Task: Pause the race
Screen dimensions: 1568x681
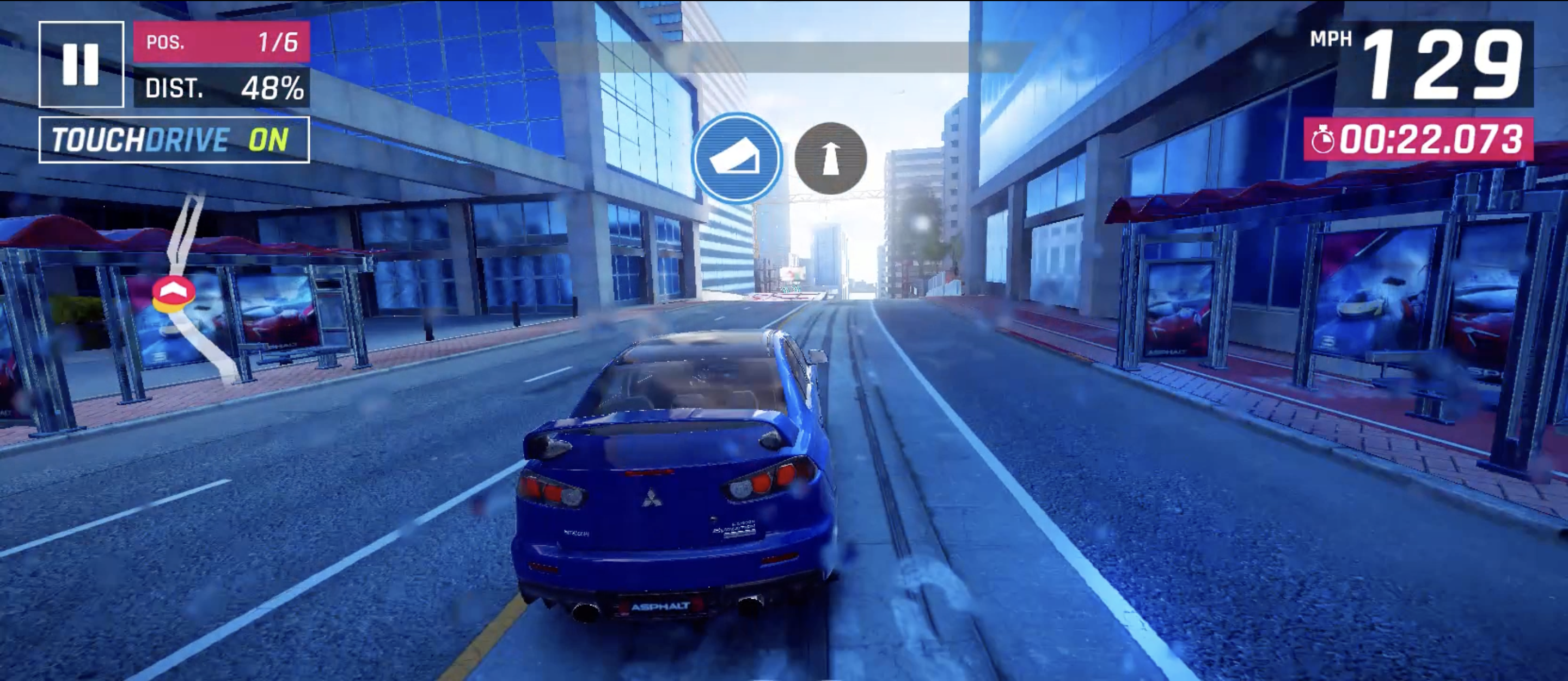Action: 81,64
